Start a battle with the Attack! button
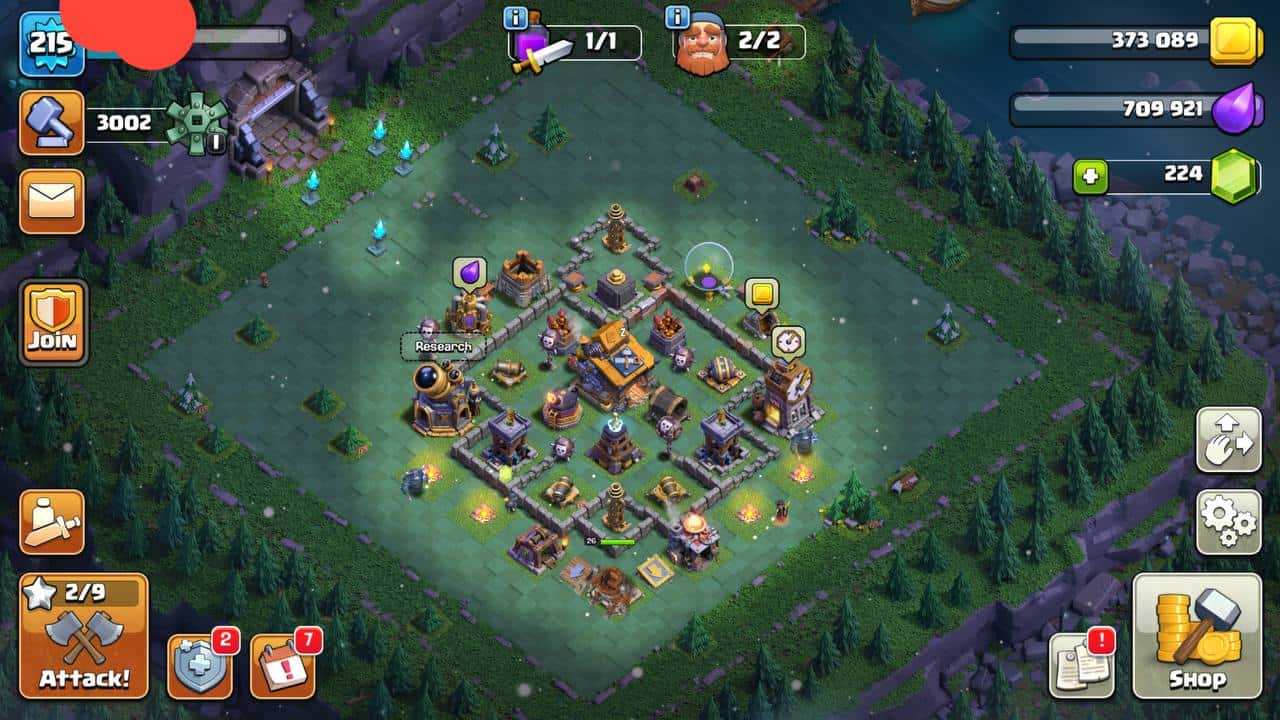This screenshot has height=720, width=1280. (x=84, y=636)
